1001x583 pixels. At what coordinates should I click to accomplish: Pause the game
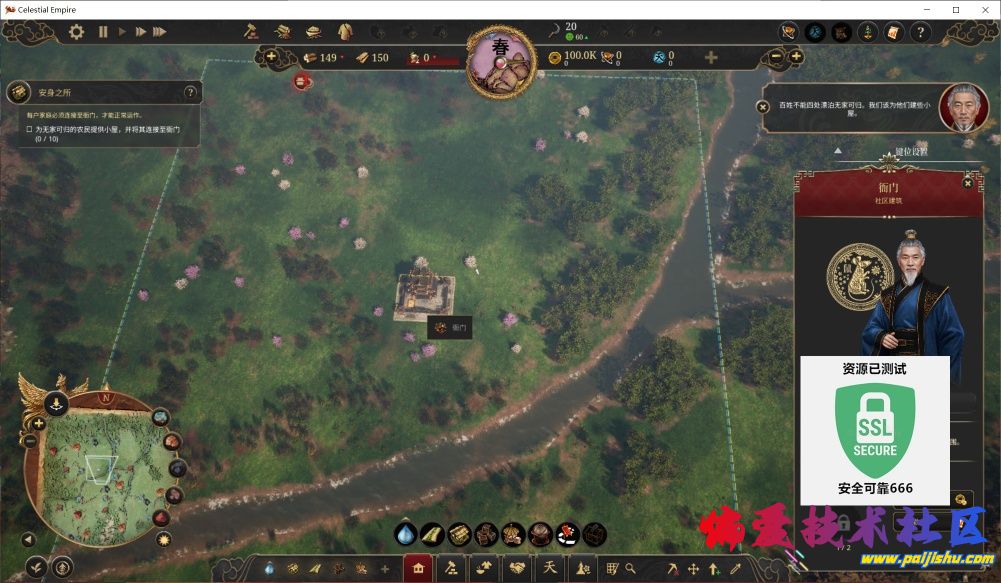(103, 32)
